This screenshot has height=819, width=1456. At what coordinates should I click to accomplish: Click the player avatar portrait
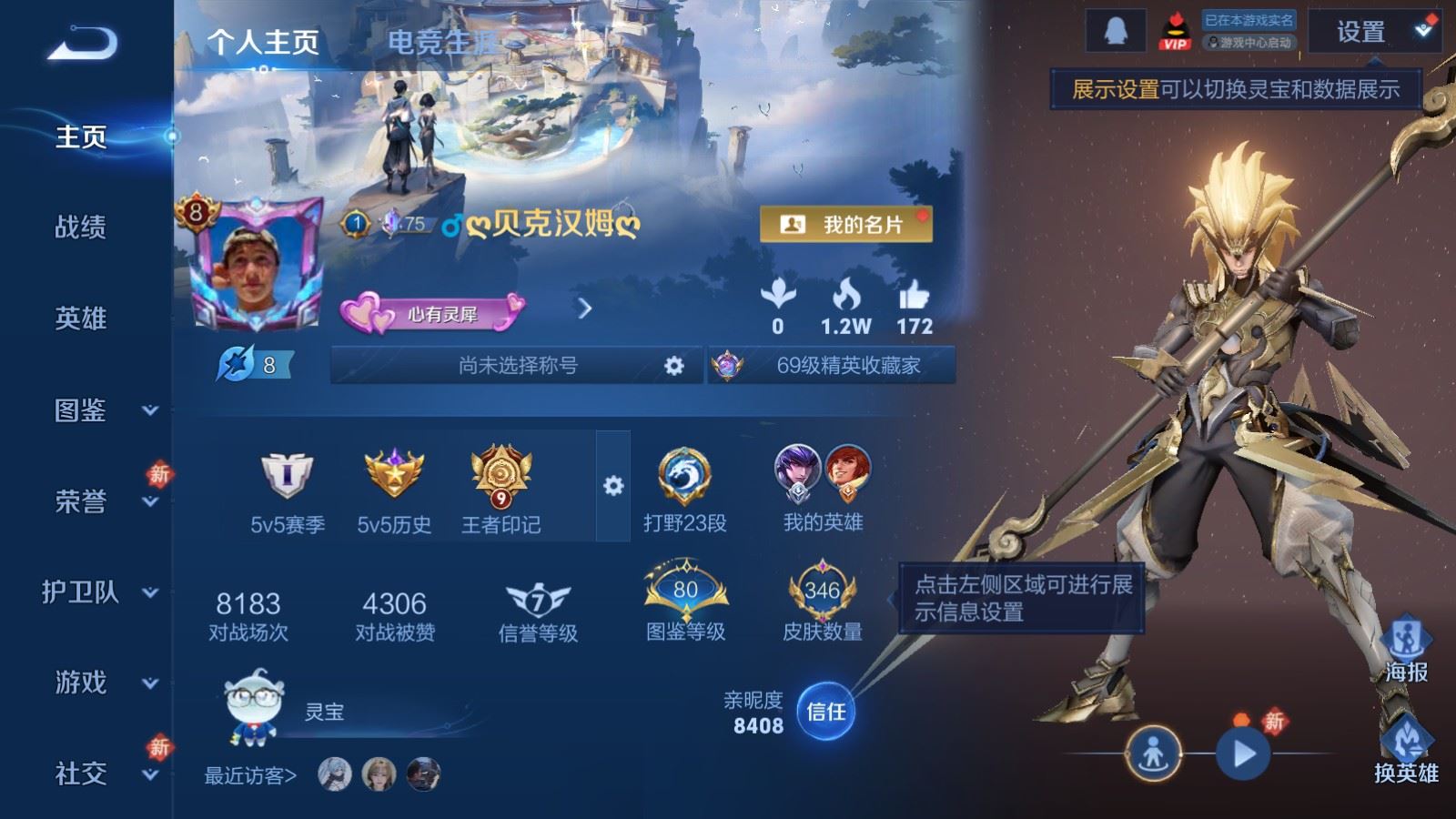click(256, 271)
